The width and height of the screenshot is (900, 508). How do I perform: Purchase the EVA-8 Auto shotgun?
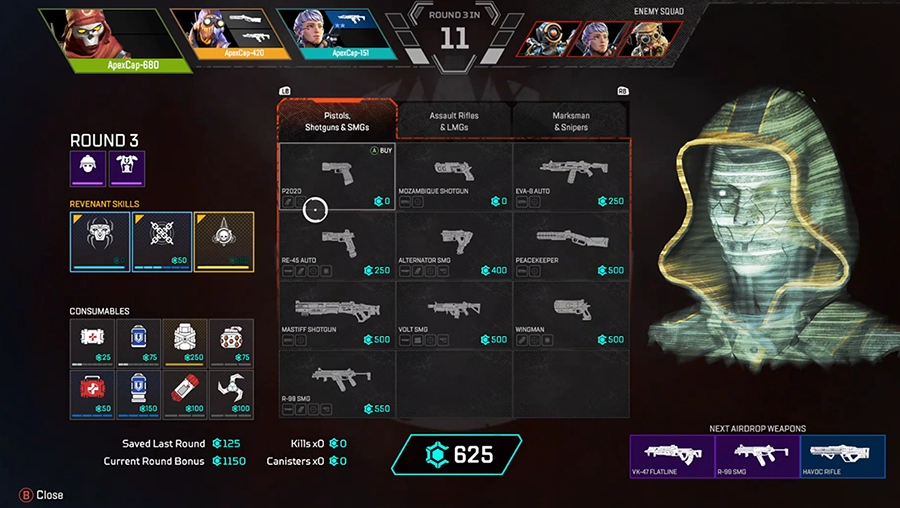click(571, 176)
